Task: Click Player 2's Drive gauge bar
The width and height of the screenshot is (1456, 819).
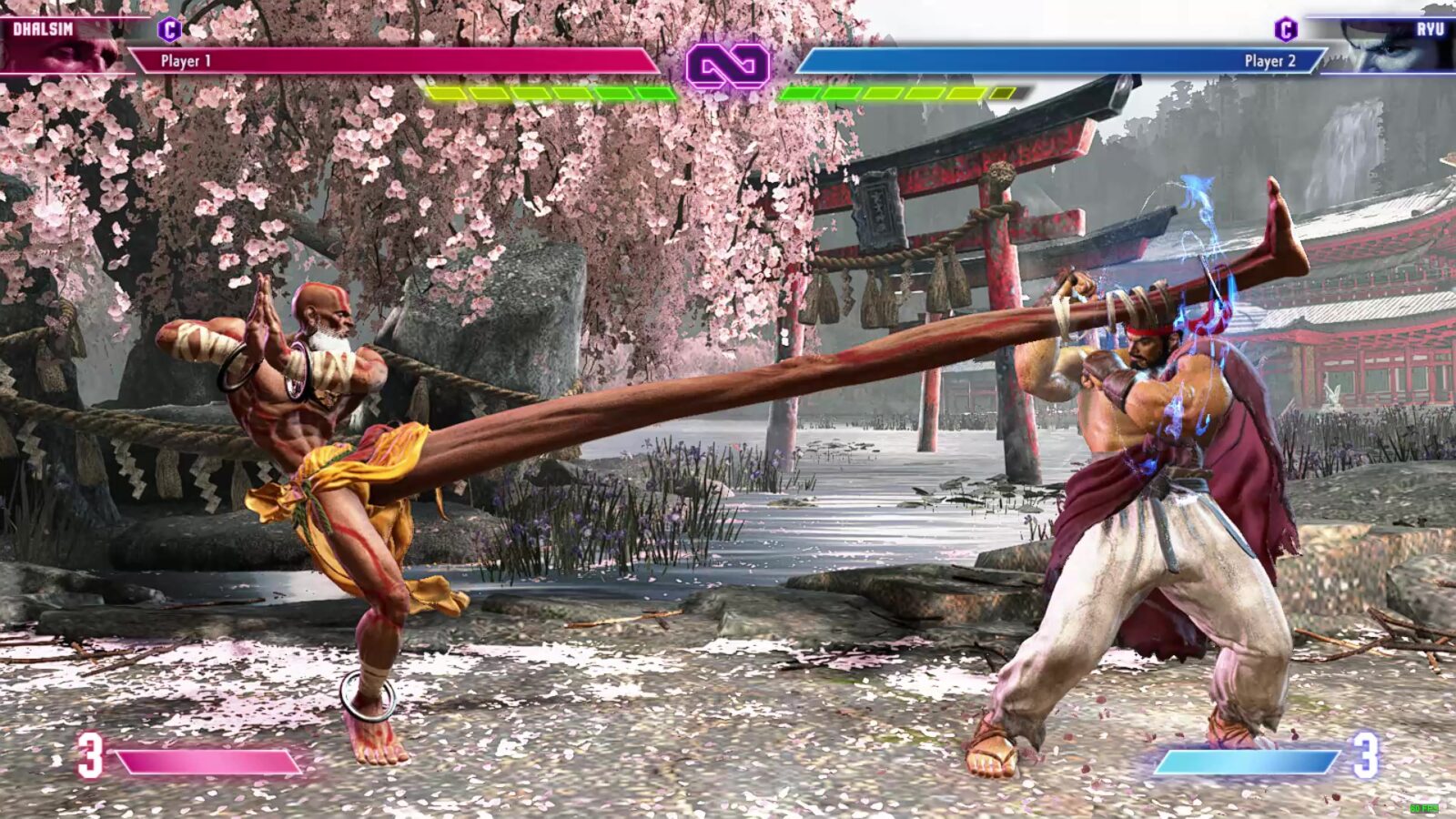Action: click(901, 92)
